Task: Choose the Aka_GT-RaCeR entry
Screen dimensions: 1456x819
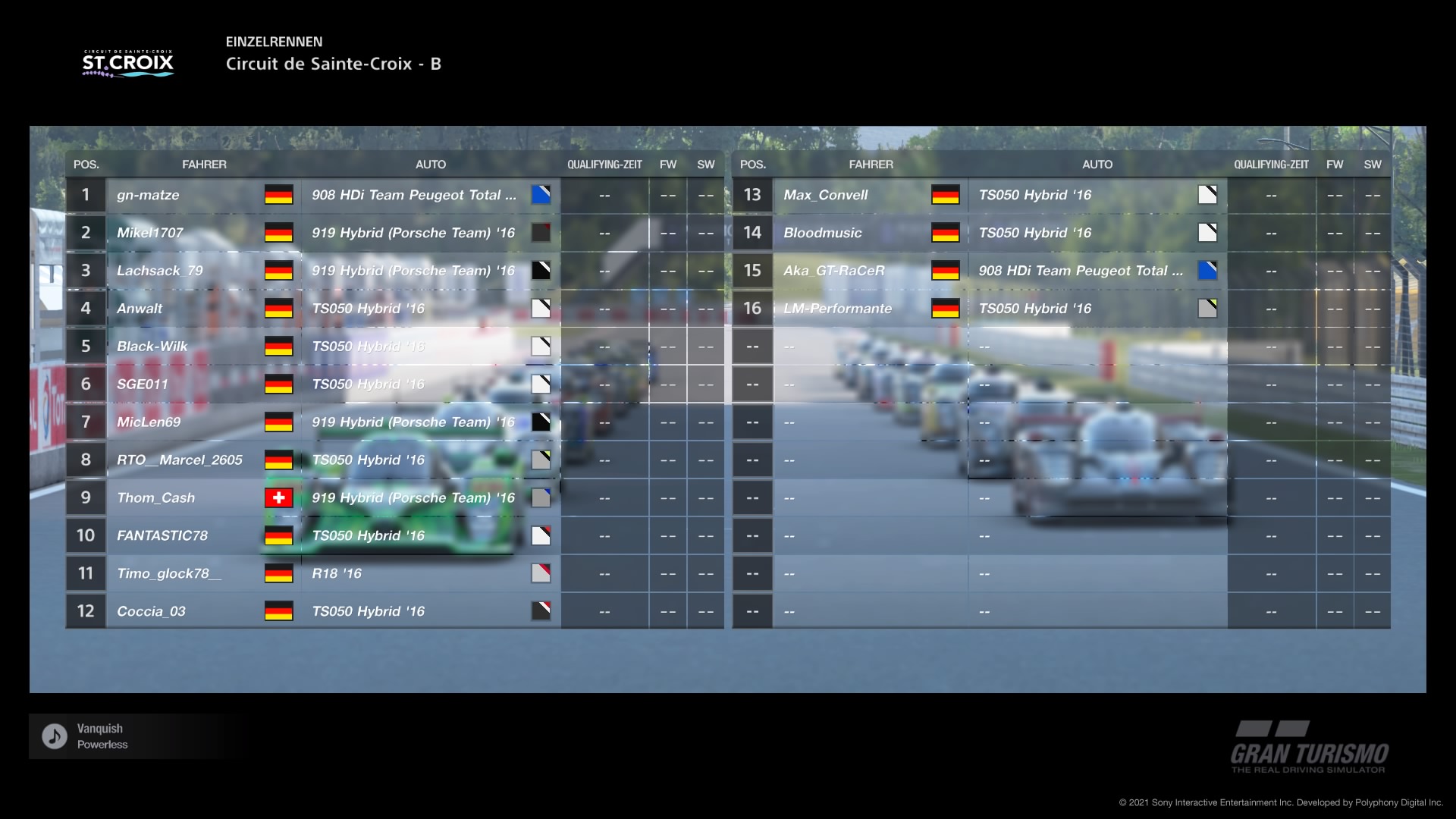Action: tap(834, 271)
